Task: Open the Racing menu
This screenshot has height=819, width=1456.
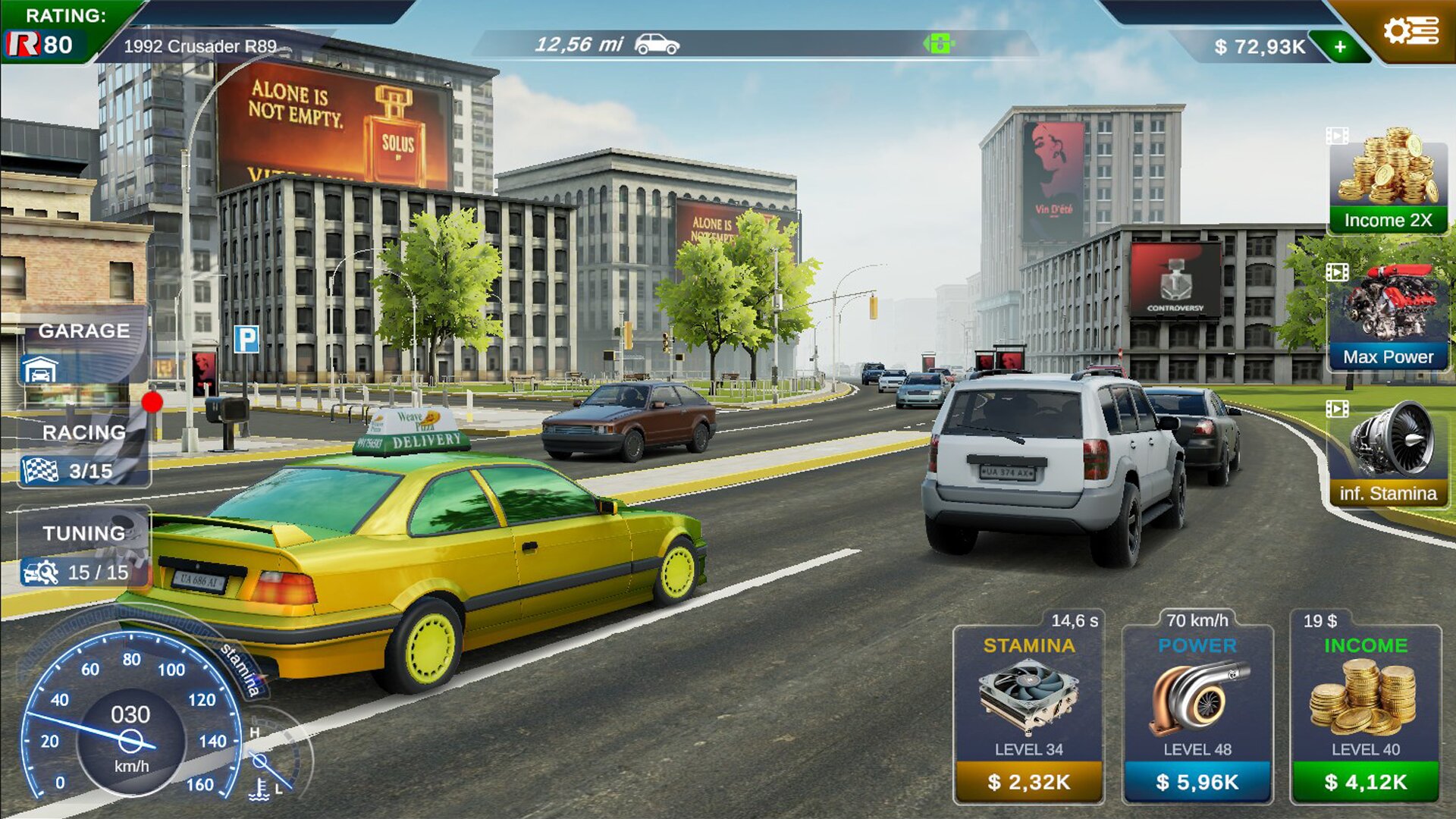Action: click(x=83, y=452)
